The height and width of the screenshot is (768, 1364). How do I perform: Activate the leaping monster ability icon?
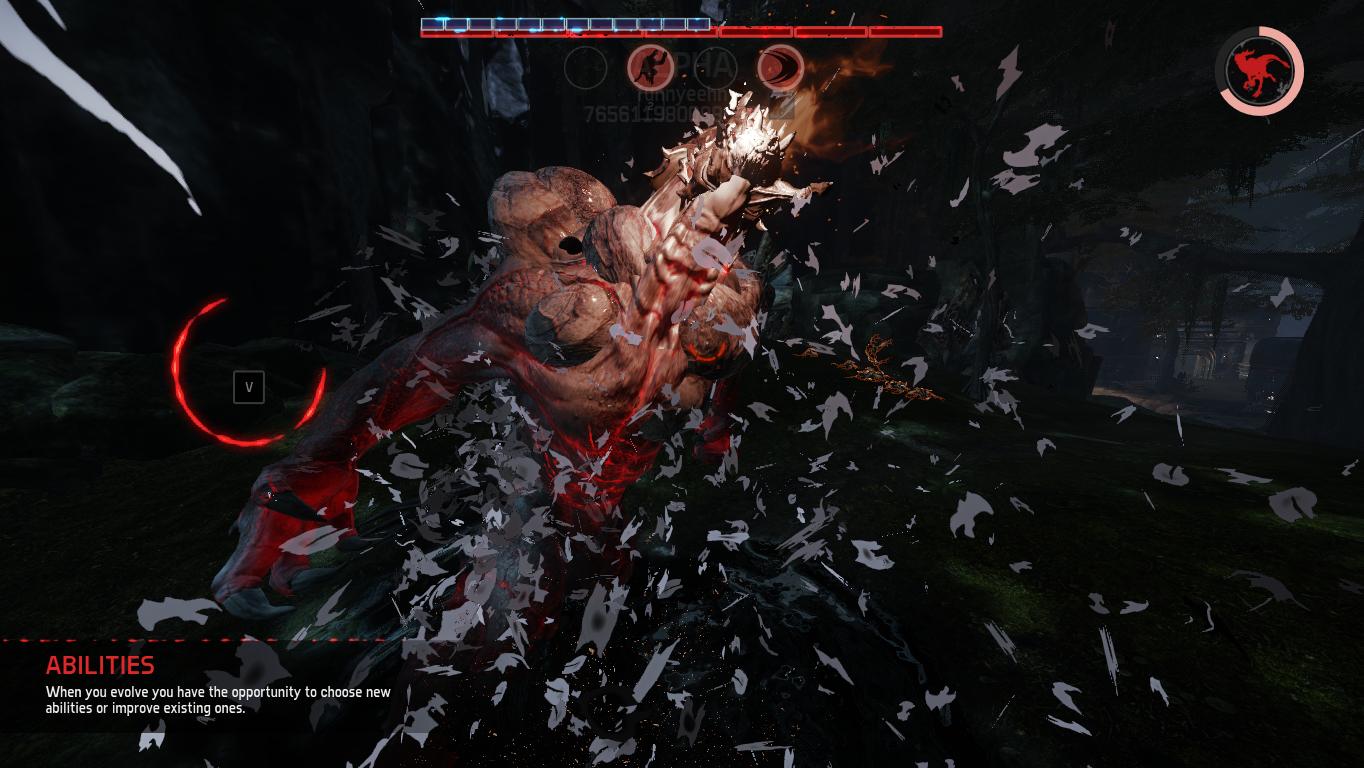[650, 68]
